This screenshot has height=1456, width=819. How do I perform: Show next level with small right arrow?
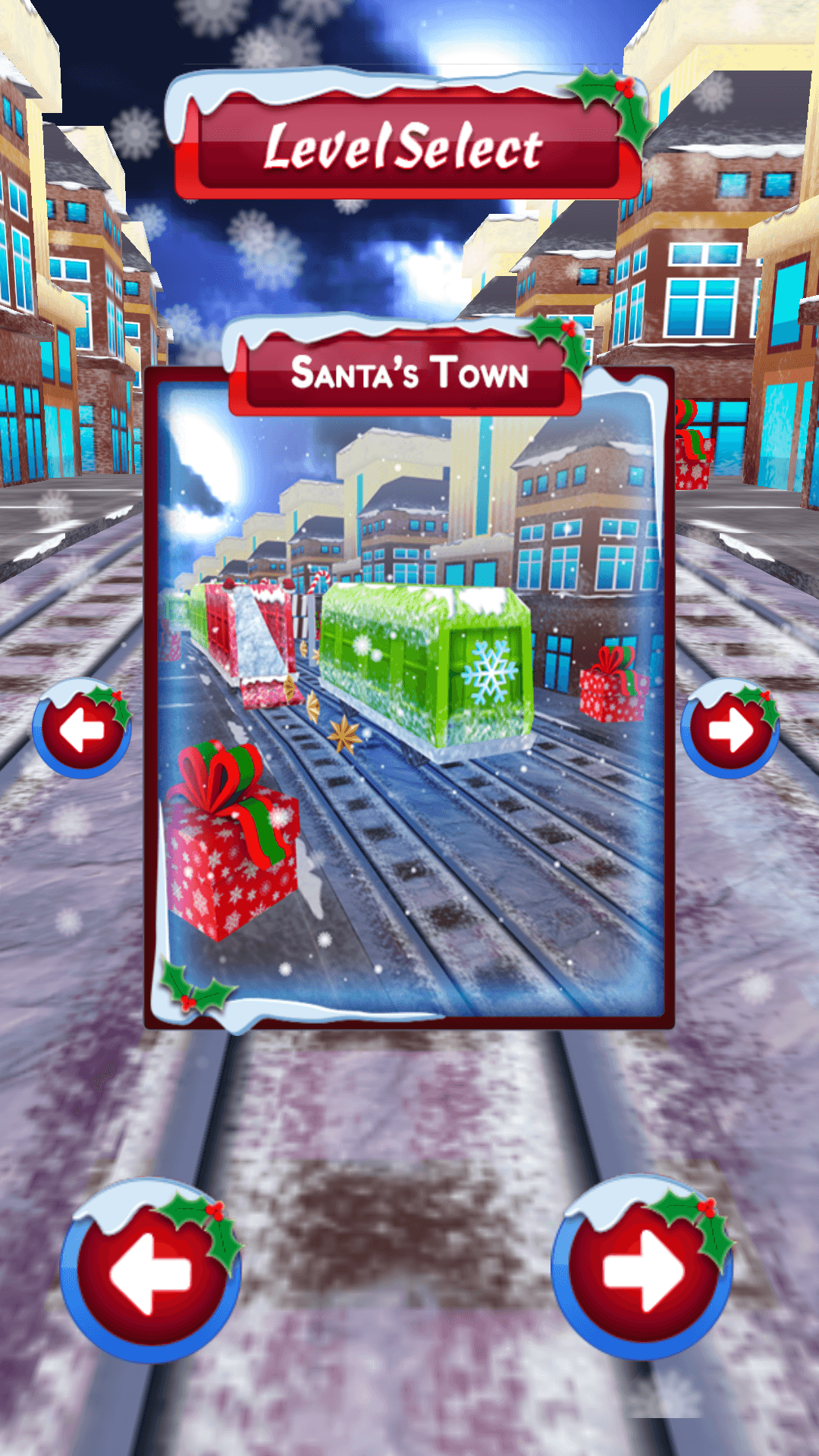click(x=730, y=730)
